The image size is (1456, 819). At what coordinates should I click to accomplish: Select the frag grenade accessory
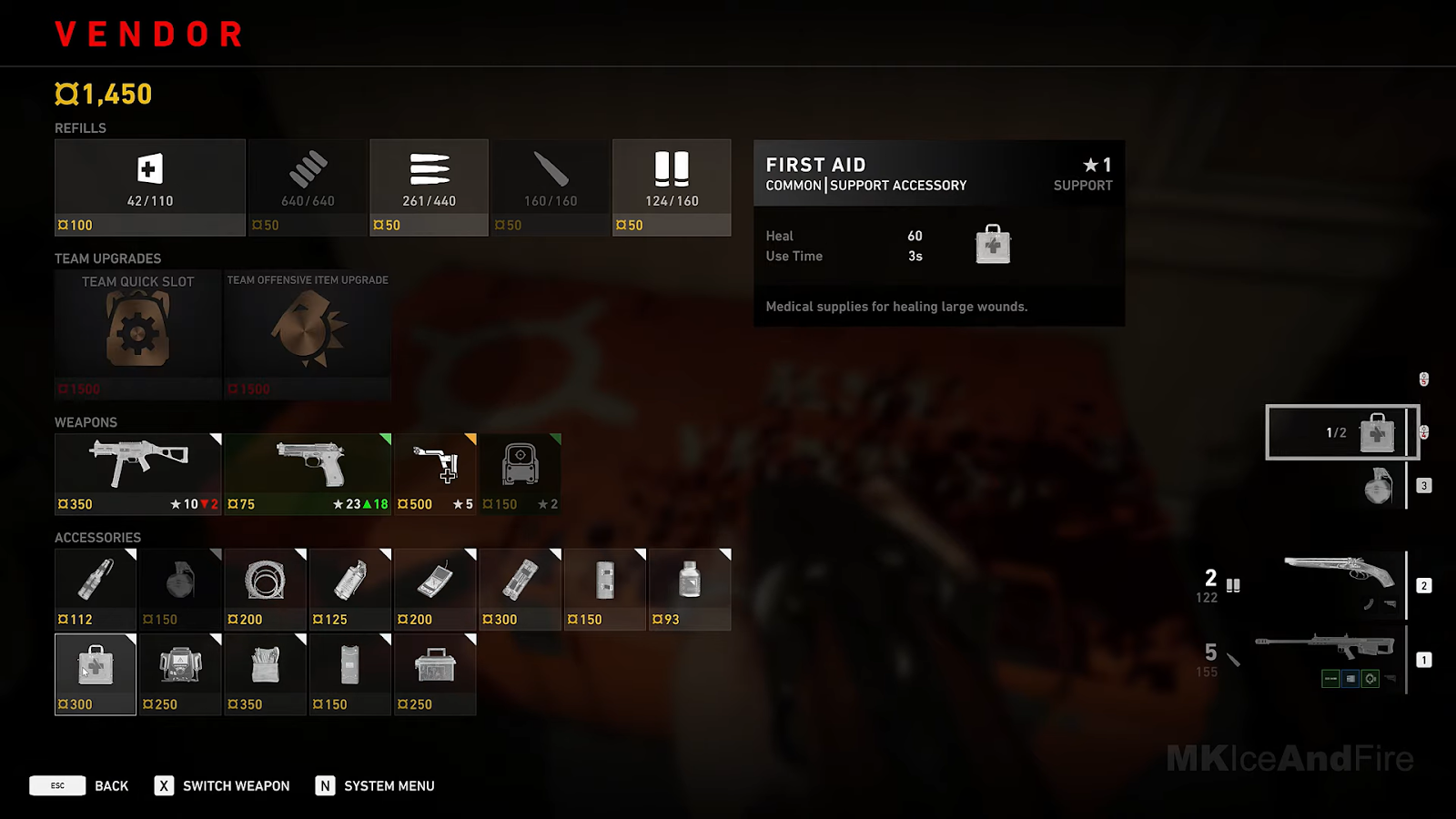pos(180,589)
